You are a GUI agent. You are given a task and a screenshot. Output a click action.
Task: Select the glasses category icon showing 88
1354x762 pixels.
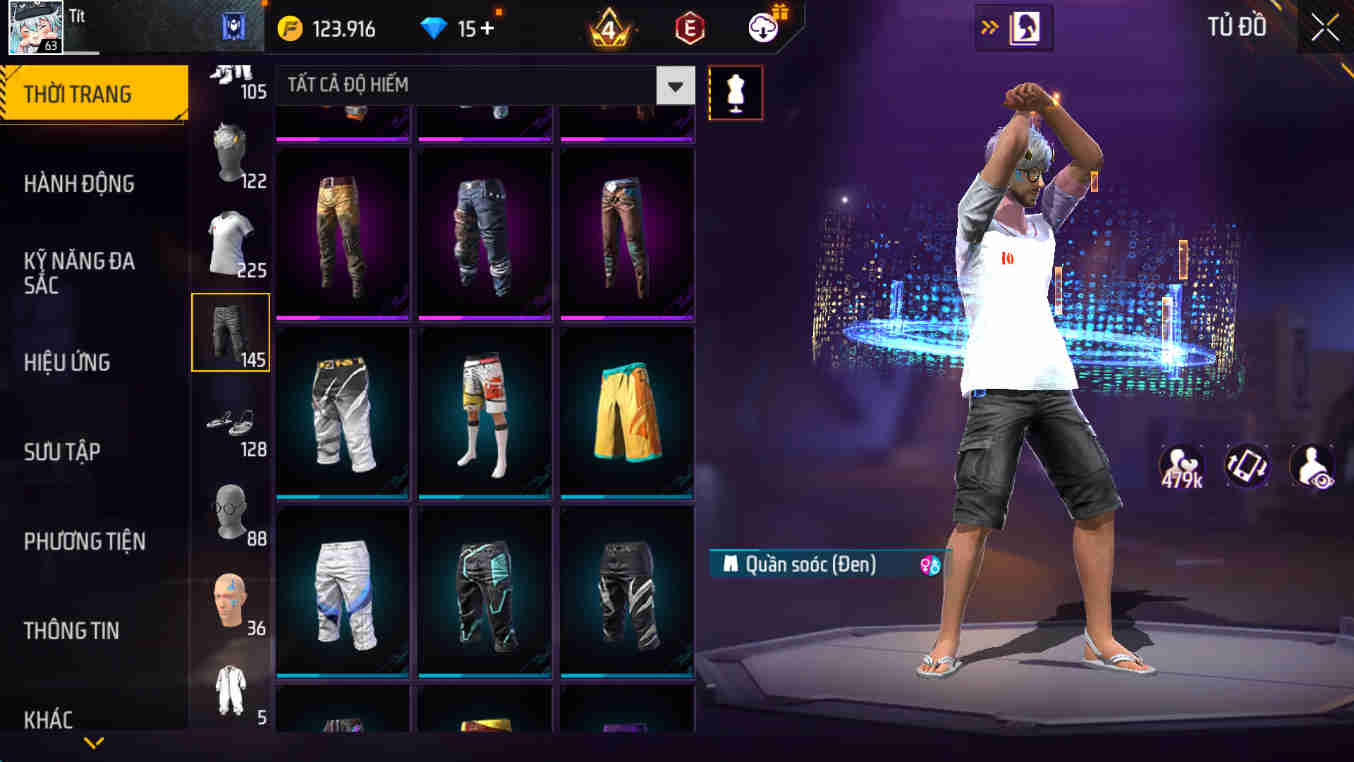tap(230, 510)
